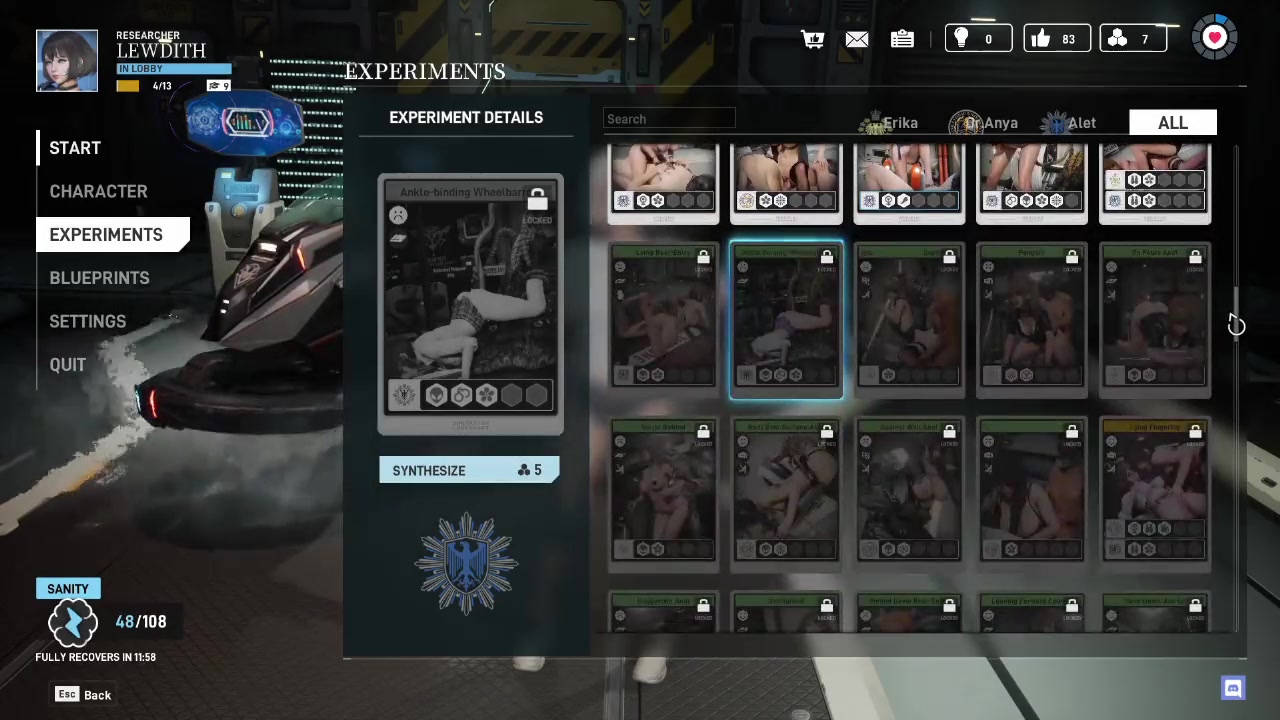Open the shop cart icon

click(812, 39)
